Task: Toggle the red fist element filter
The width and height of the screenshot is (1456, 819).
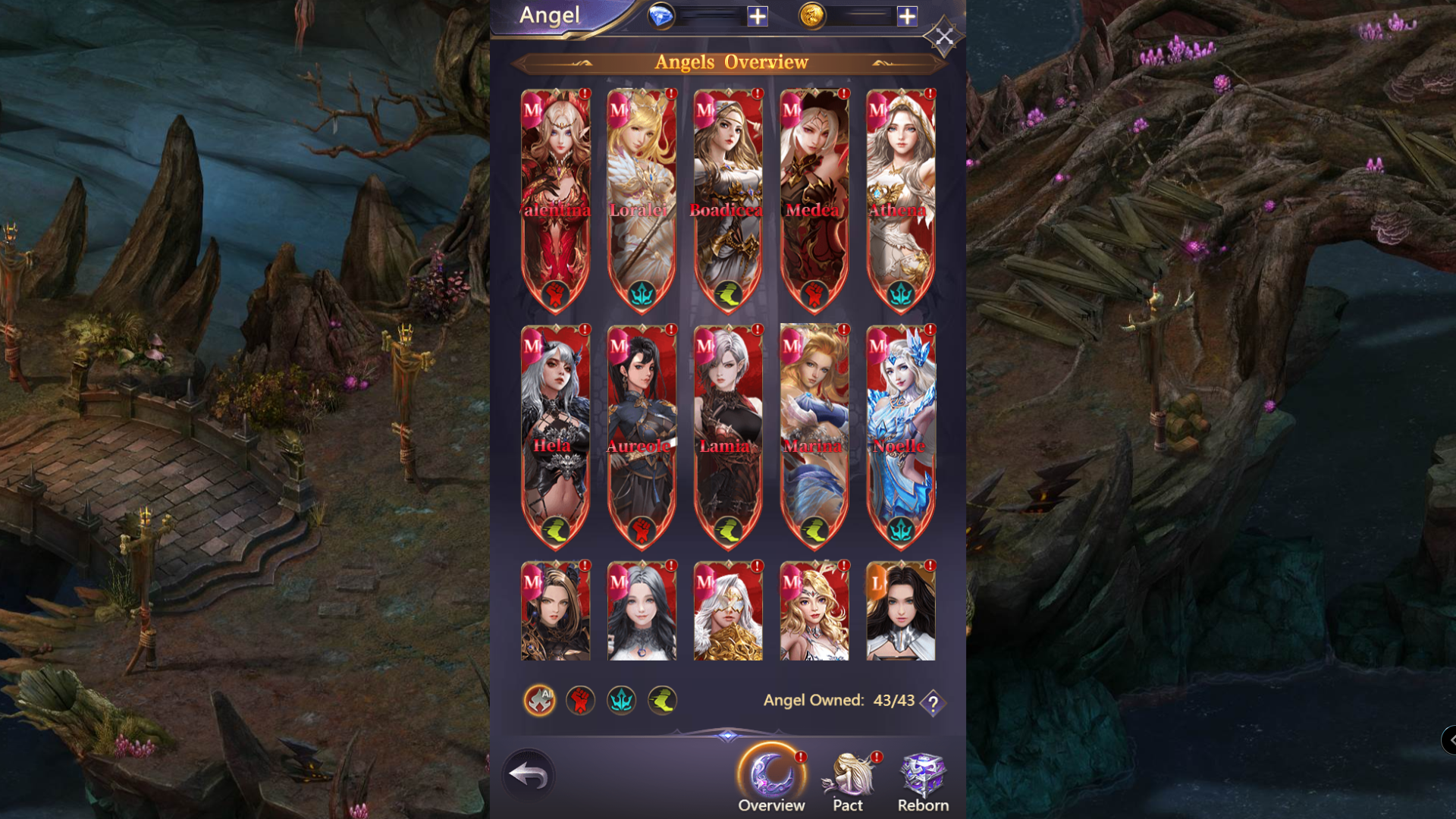Action: pos(579,700)
